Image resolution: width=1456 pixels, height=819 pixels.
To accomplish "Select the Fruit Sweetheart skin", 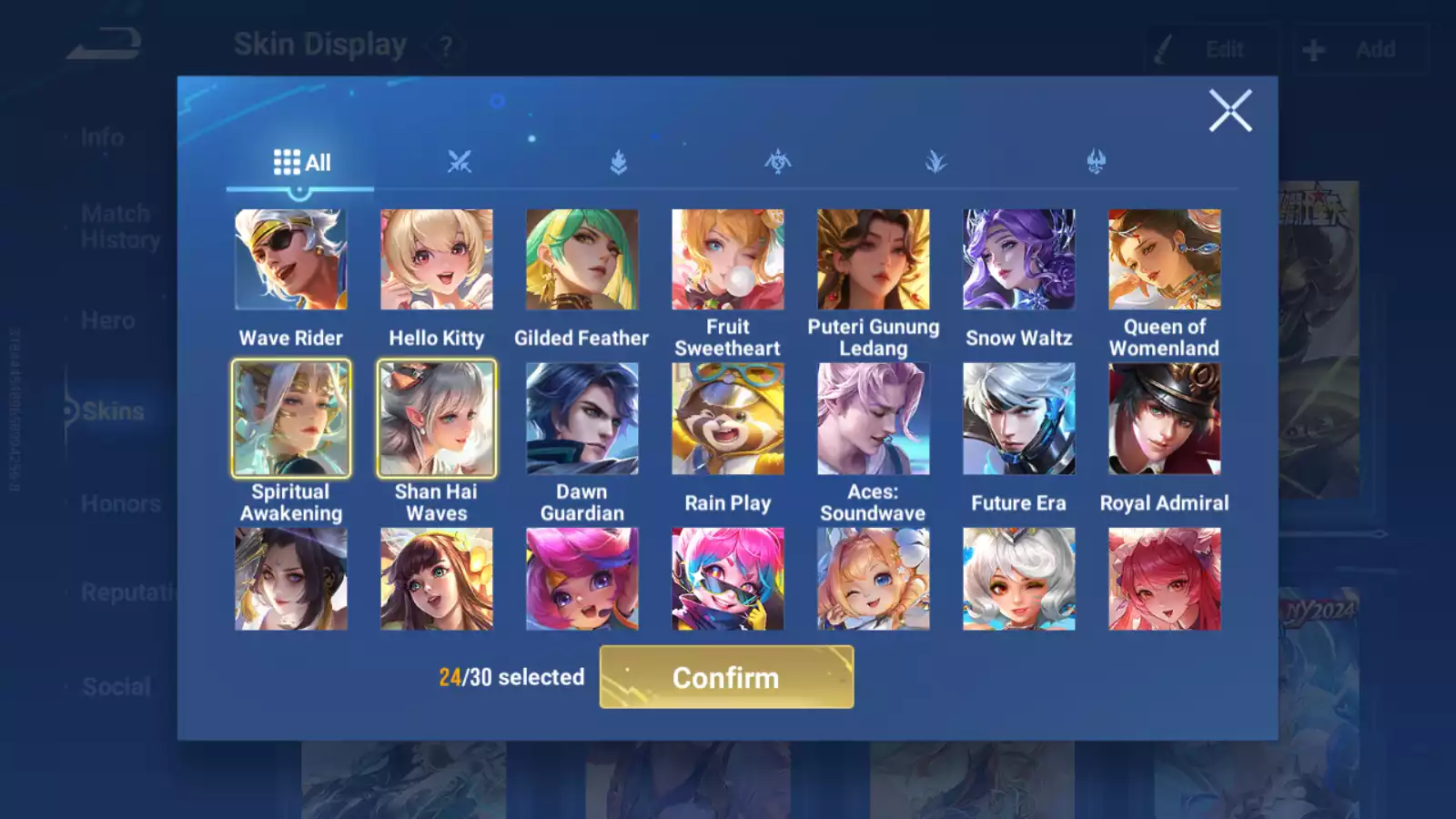I will click(728, 260).
